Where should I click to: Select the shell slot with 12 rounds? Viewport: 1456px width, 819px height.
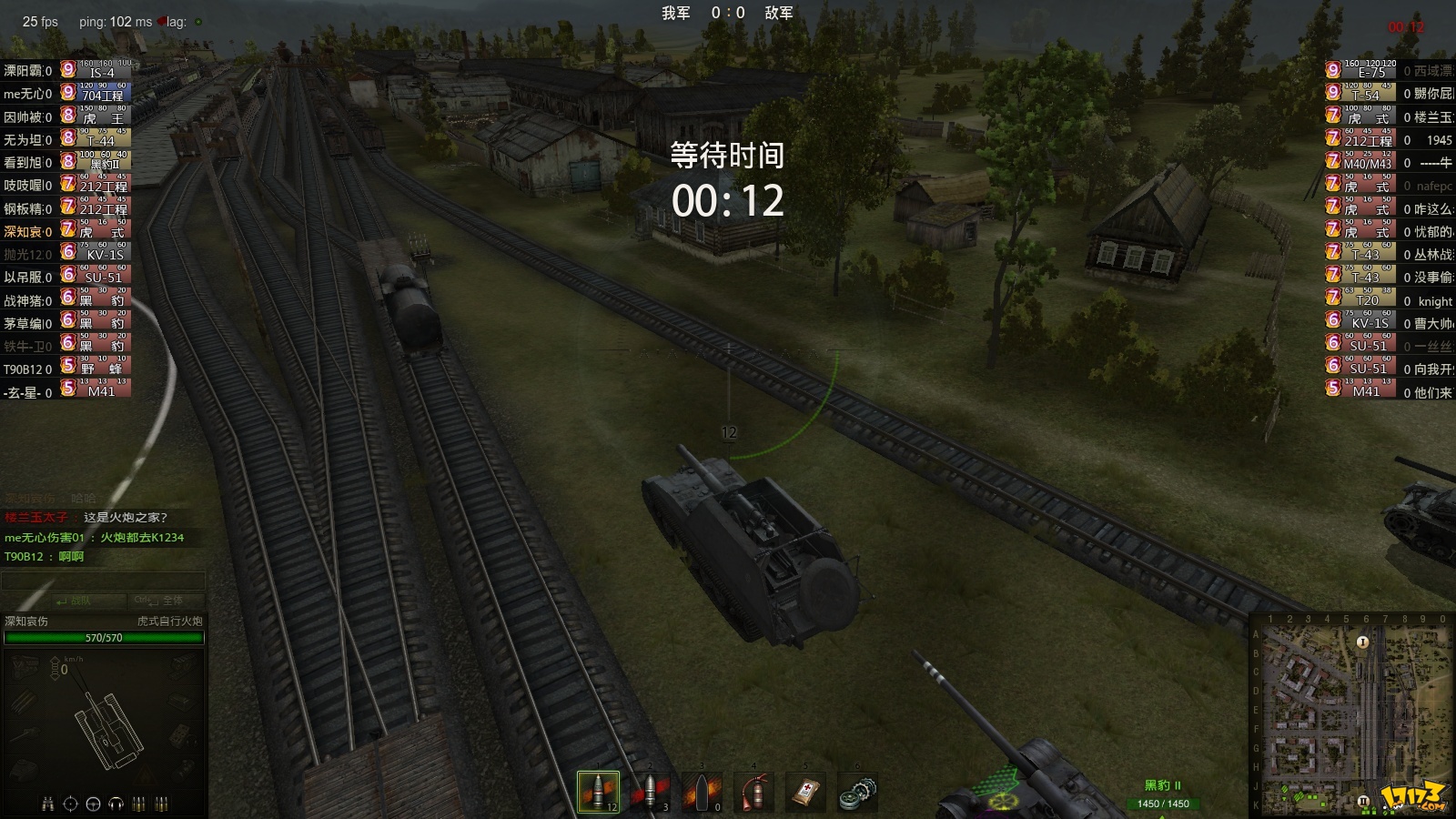598,792
